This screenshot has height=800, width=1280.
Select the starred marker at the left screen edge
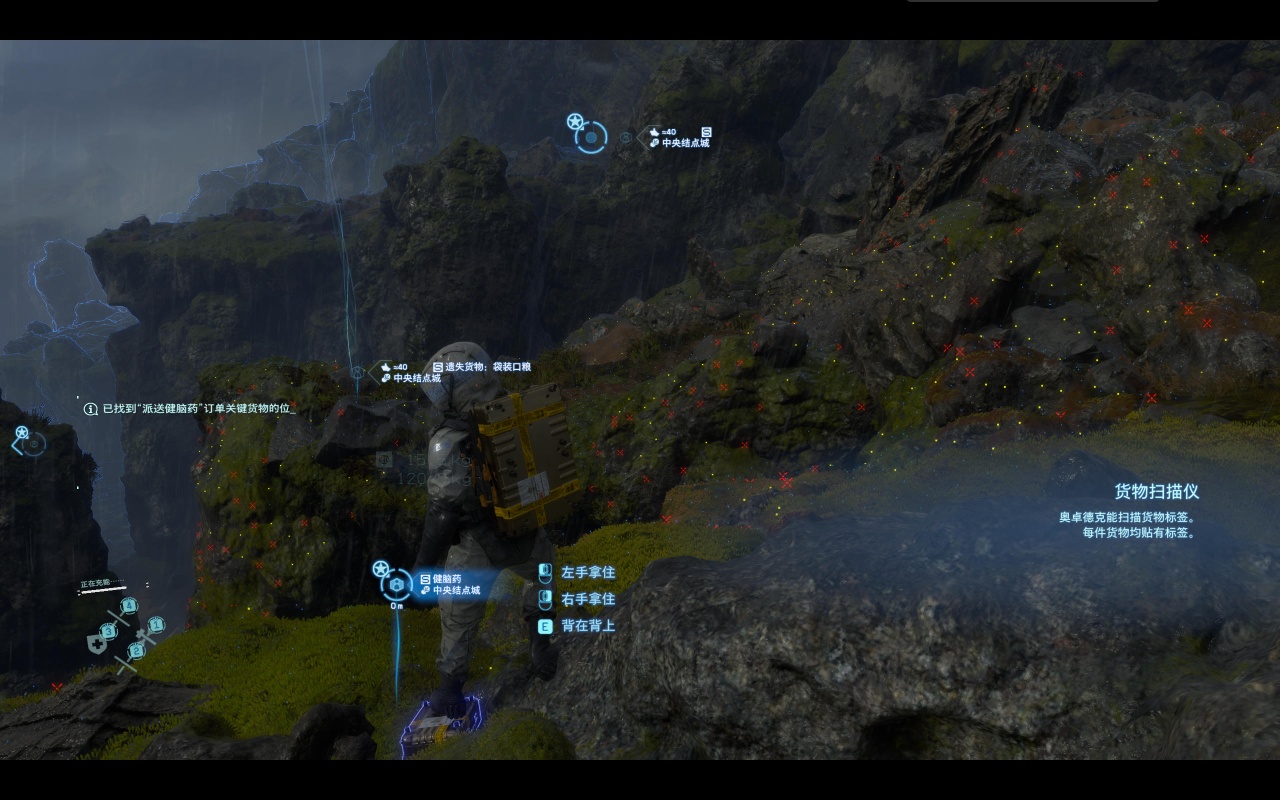coord(29,441)
